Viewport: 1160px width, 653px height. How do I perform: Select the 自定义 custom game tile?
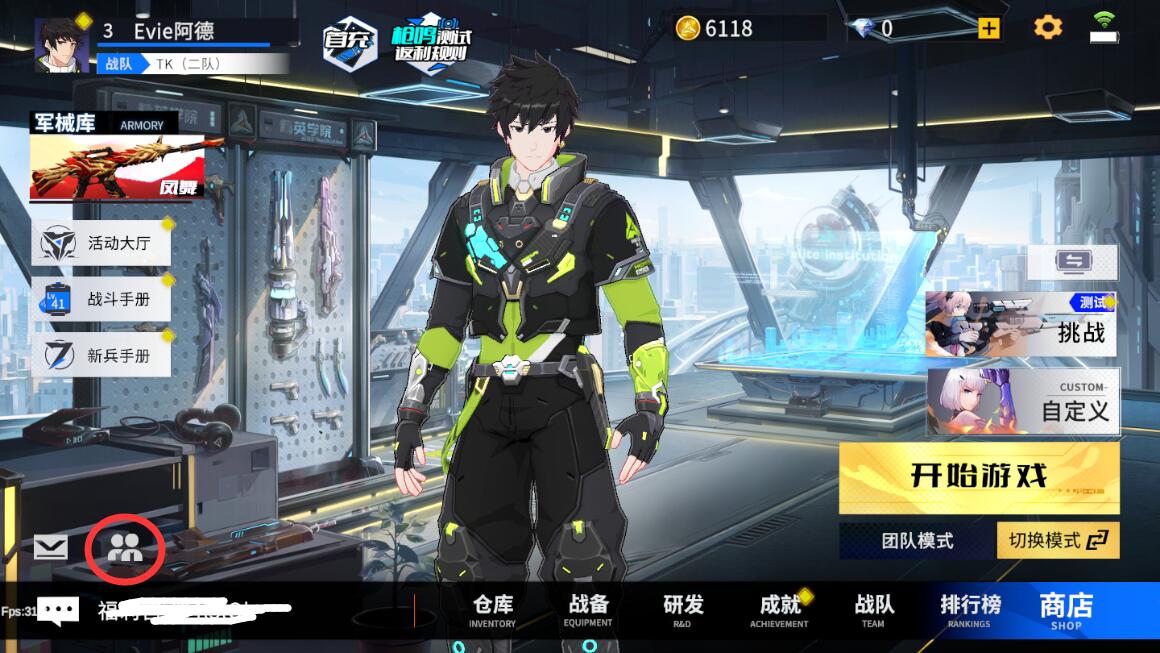click(1022, 402)
